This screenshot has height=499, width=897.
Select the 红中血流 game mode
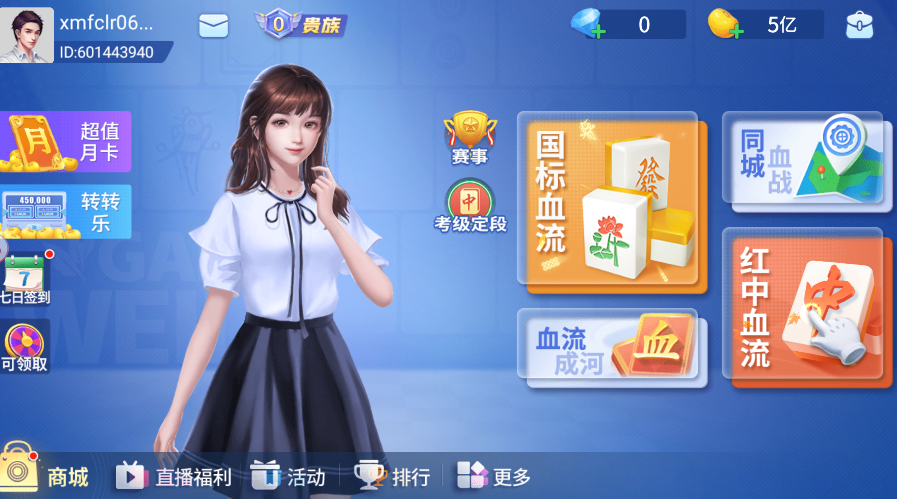tap(806, 308)
